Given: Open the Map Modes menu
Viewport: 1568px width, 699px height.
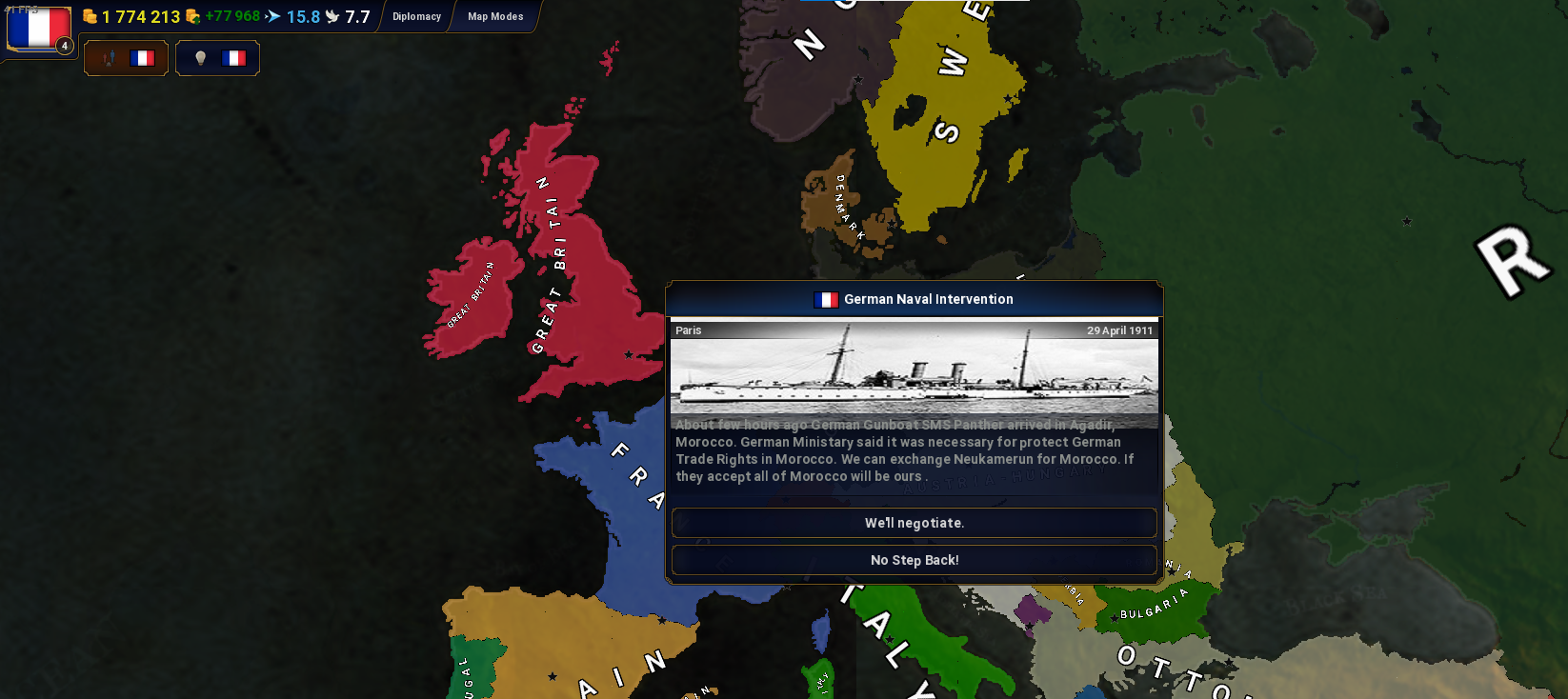Looking at the screenshot, I should [x=495, y=16].
